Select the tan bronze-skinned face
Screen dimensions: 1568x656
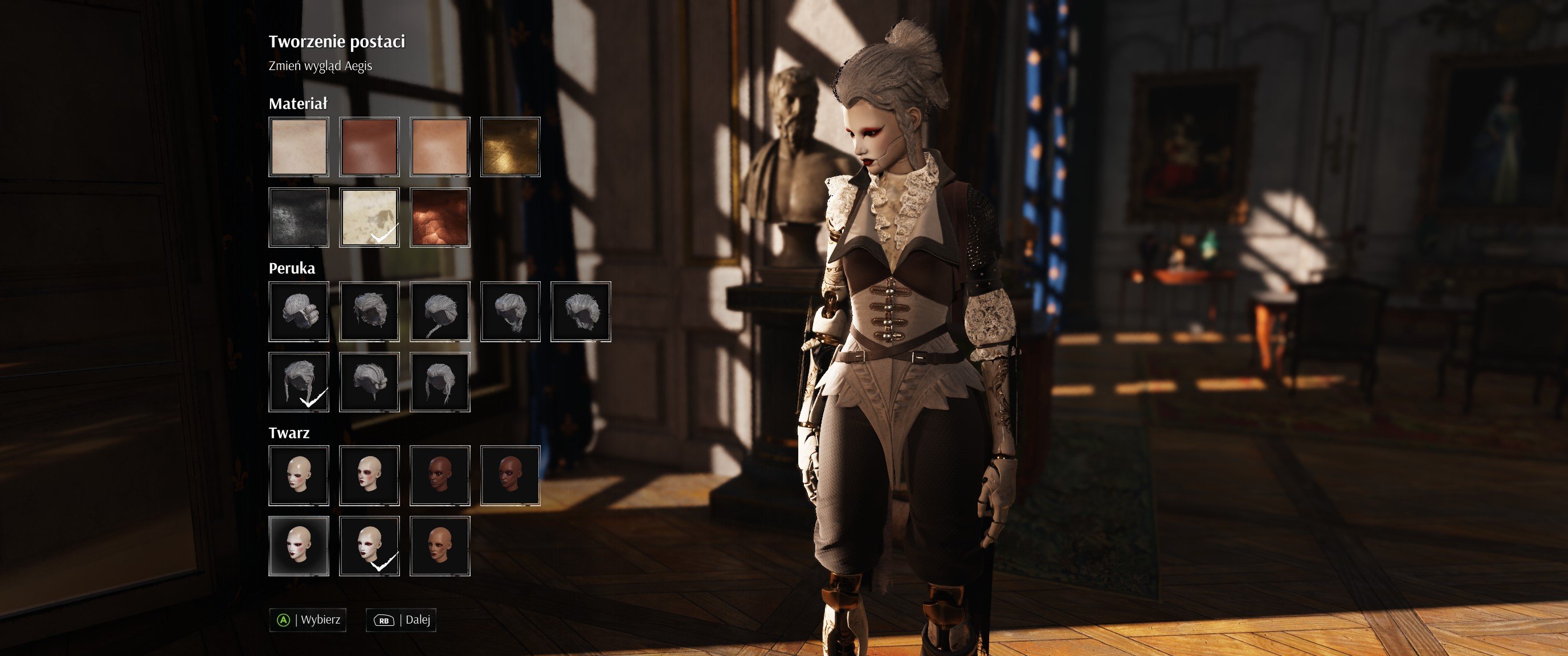[439, 546]
